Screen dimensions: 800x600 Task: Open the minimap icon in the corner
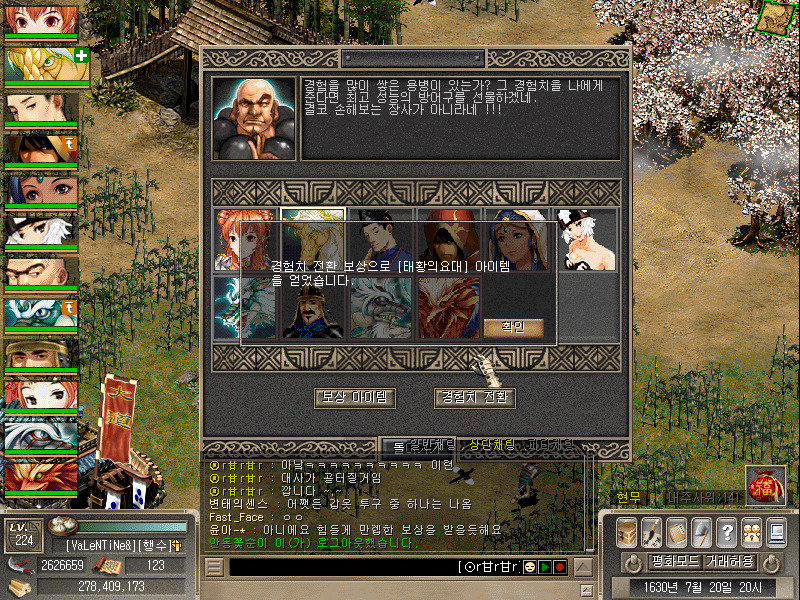(x=773, y=17)
